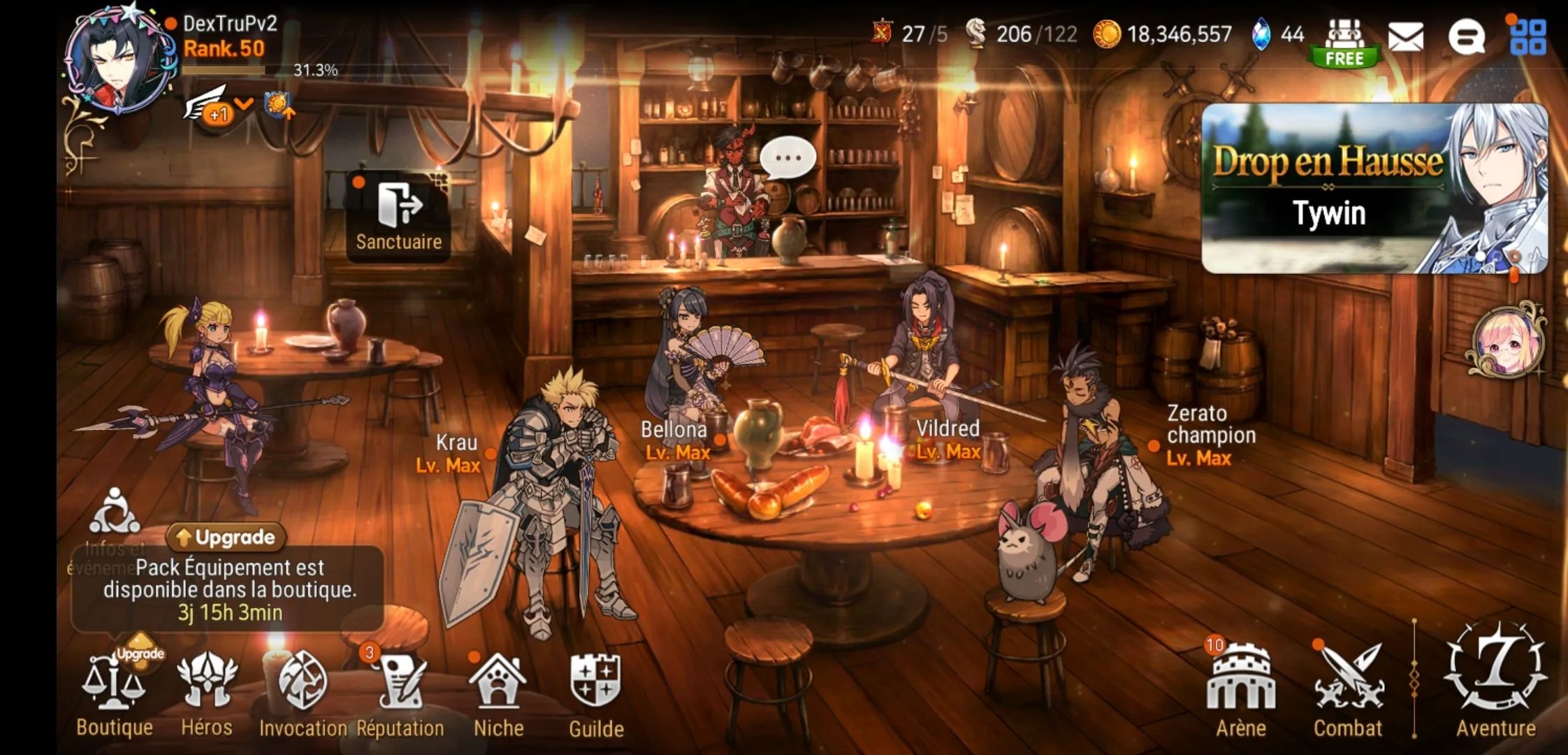
Task: Open the Boutique shop menu
Action: 114,692
